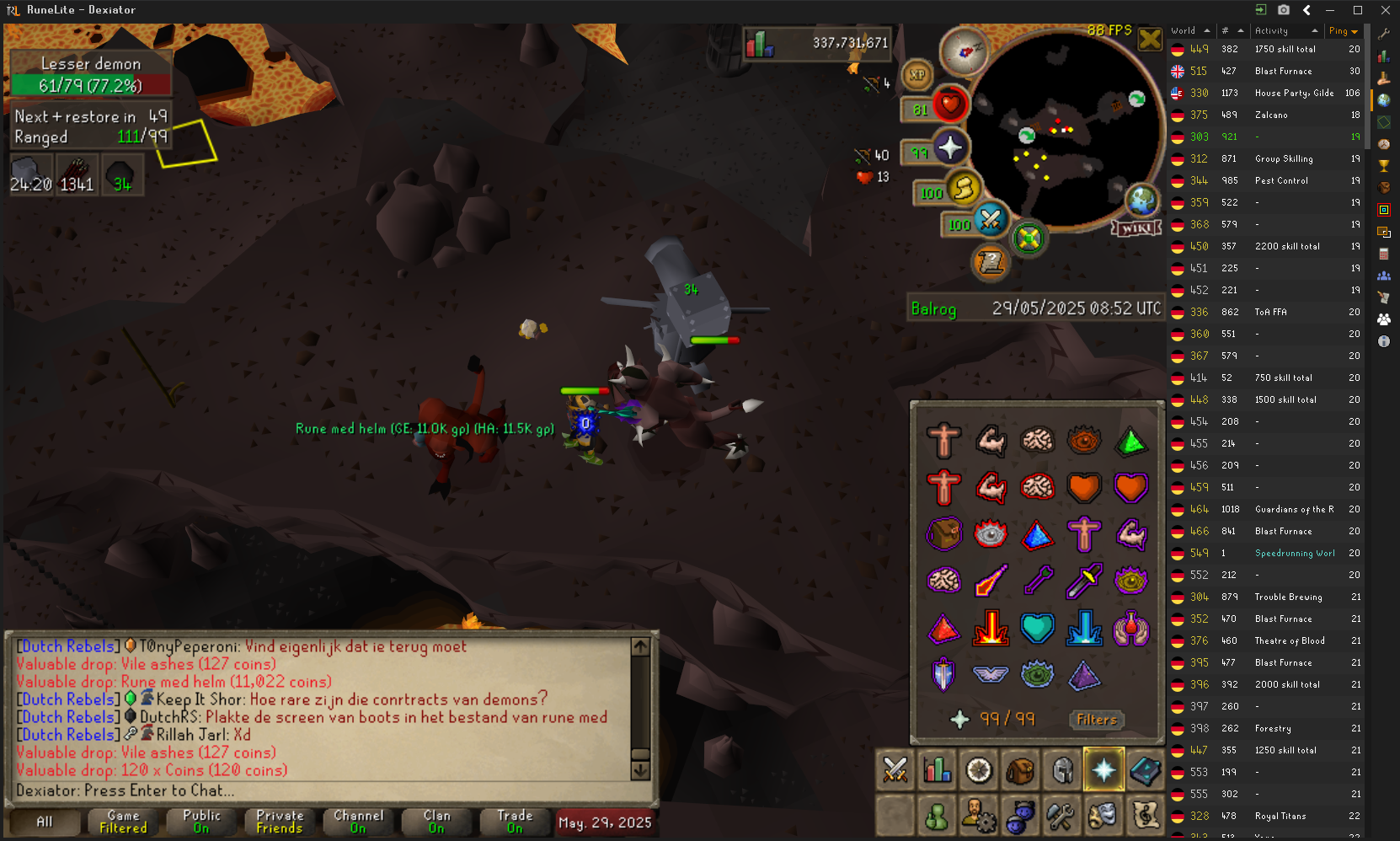Image resolution: width=1400 pixels, height=841 pixels.
Task: Show the skills stats tab
Action: tap(937, 770)
